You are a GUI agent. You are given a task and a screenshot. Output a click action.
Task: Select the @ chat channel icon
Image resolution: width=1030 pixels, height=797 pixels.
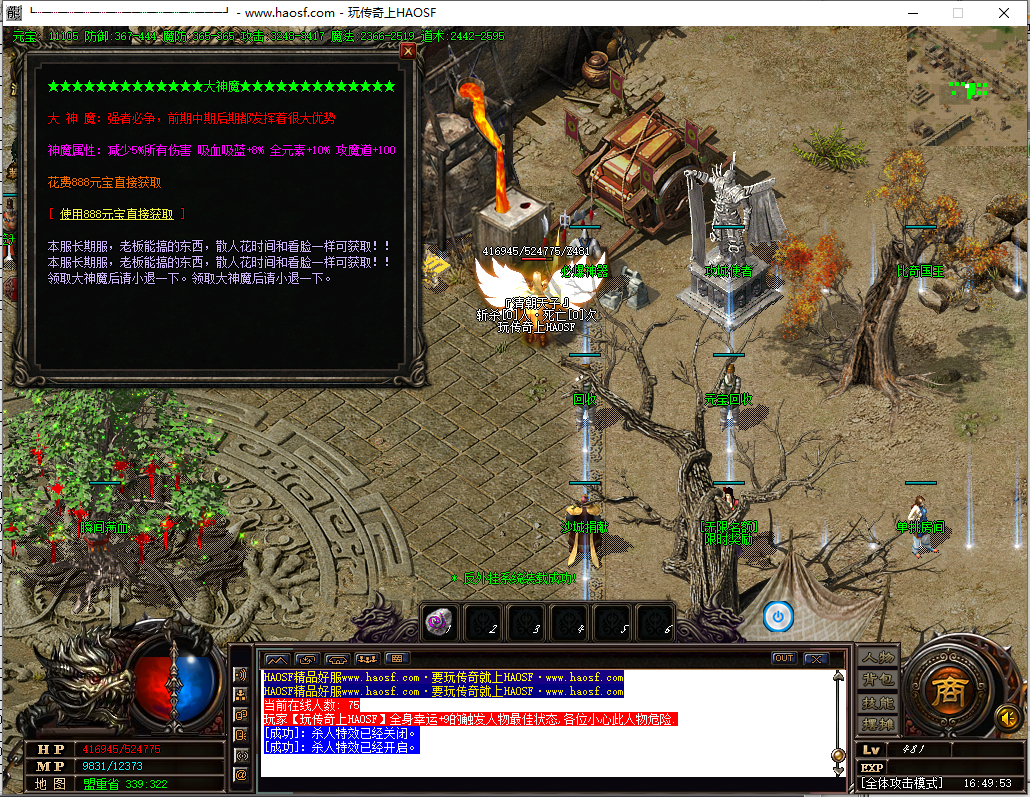coord(241,774)
